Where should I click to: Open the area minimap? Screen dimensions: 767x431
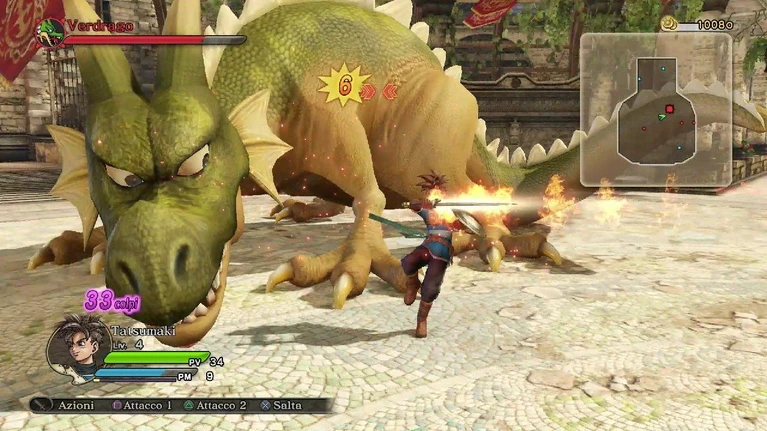655,110
